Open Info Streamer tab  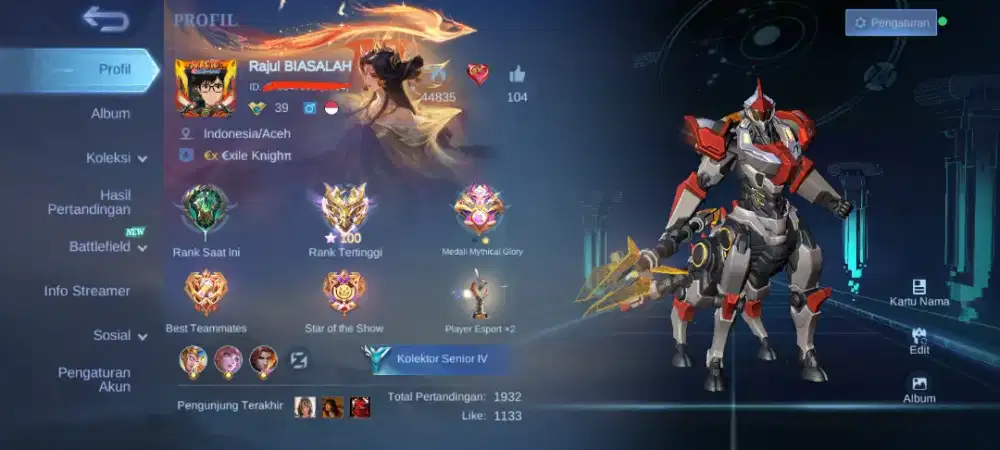point(87,291)
